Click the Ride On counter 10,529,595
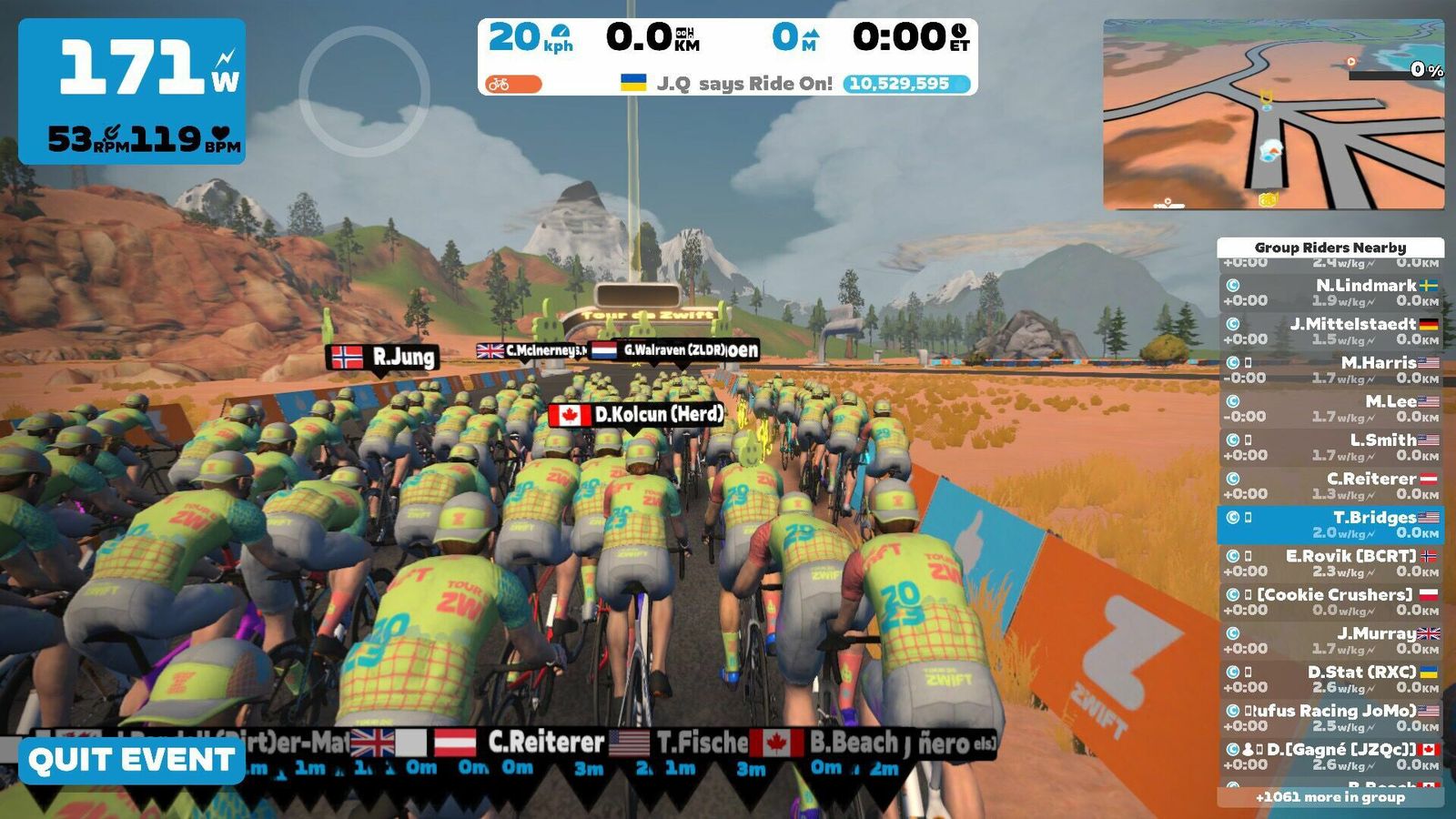This screenshot has height=819, width=1456. point(906,84)
